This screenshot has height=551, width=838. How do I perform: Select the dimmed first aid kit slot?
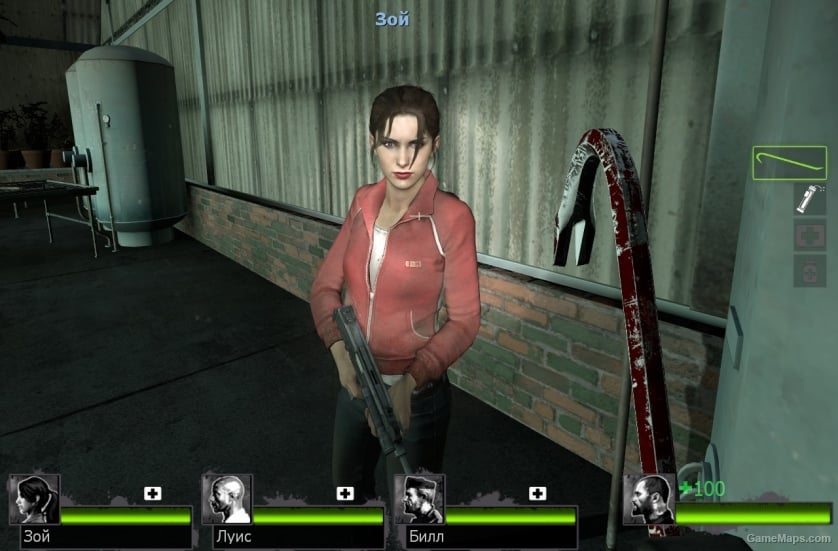tap(808, 235)
